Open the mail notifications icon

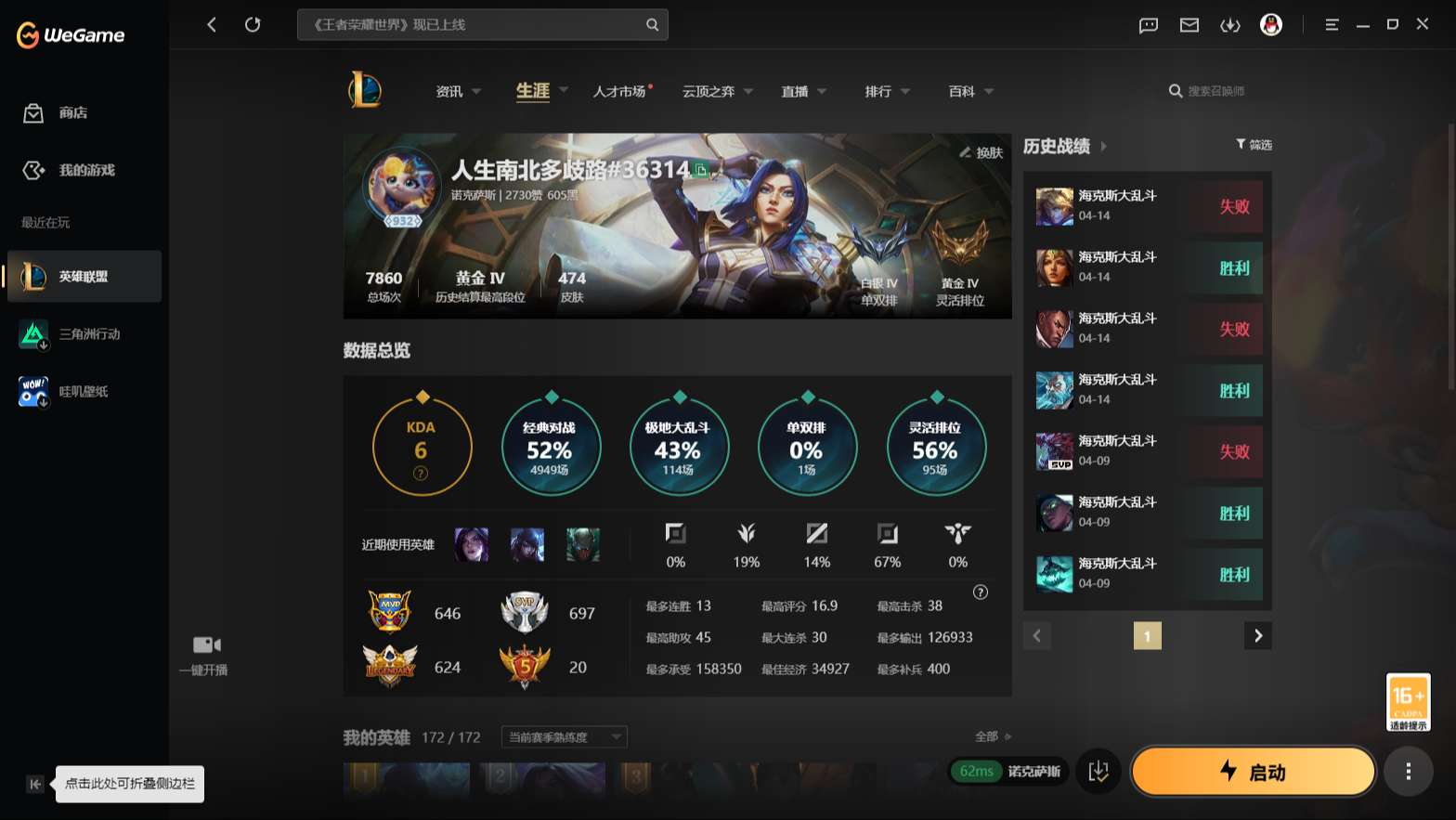pyautogui.click(x=1189, y=25)
